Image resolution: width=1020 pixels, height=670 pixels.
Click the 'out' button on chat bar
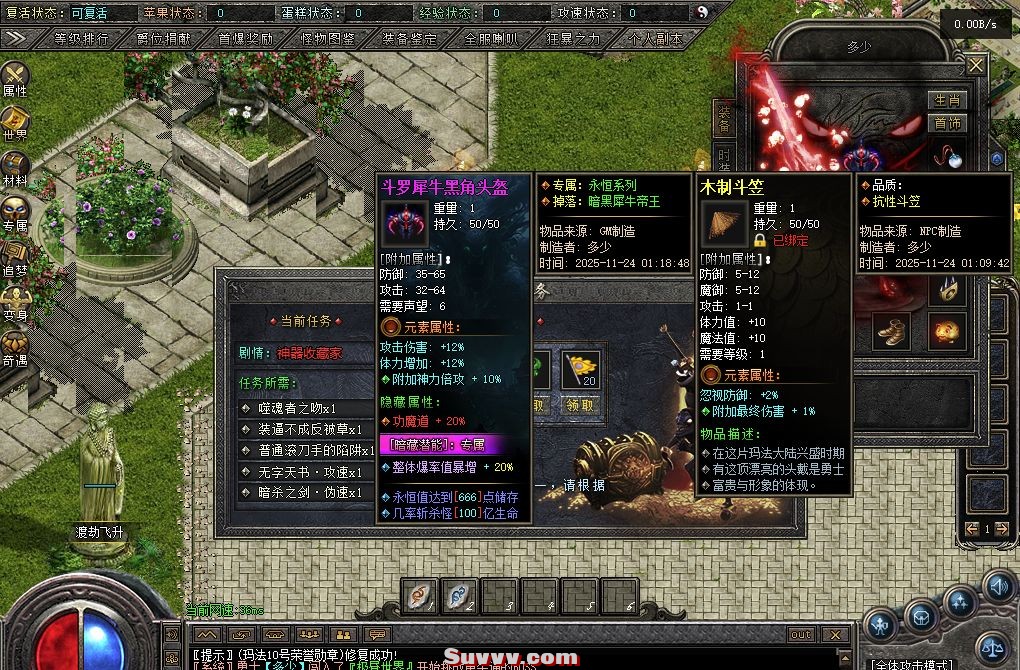point(801,634)
